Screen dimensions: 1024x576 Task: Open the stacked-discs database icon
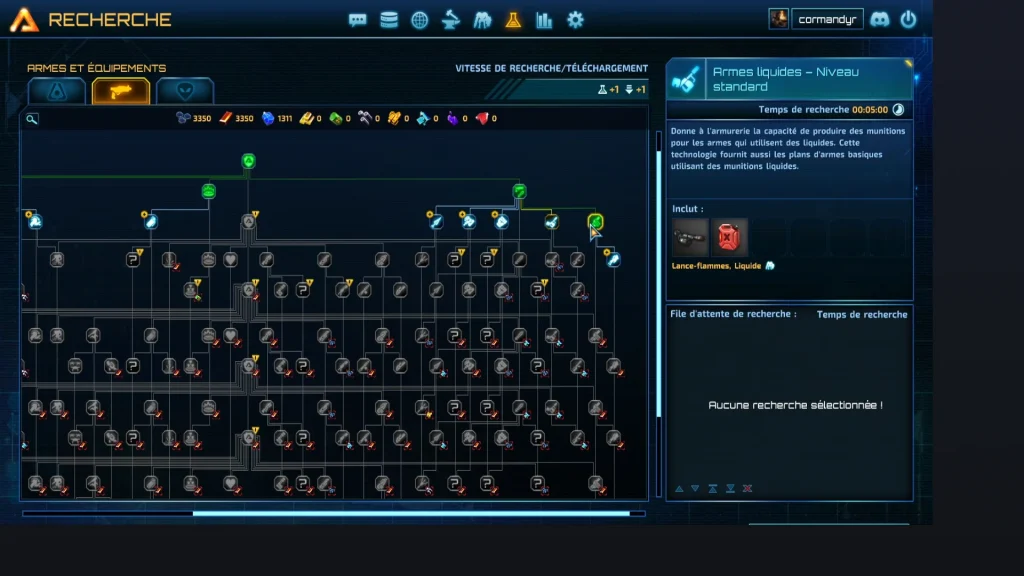(x=389, y=20)
